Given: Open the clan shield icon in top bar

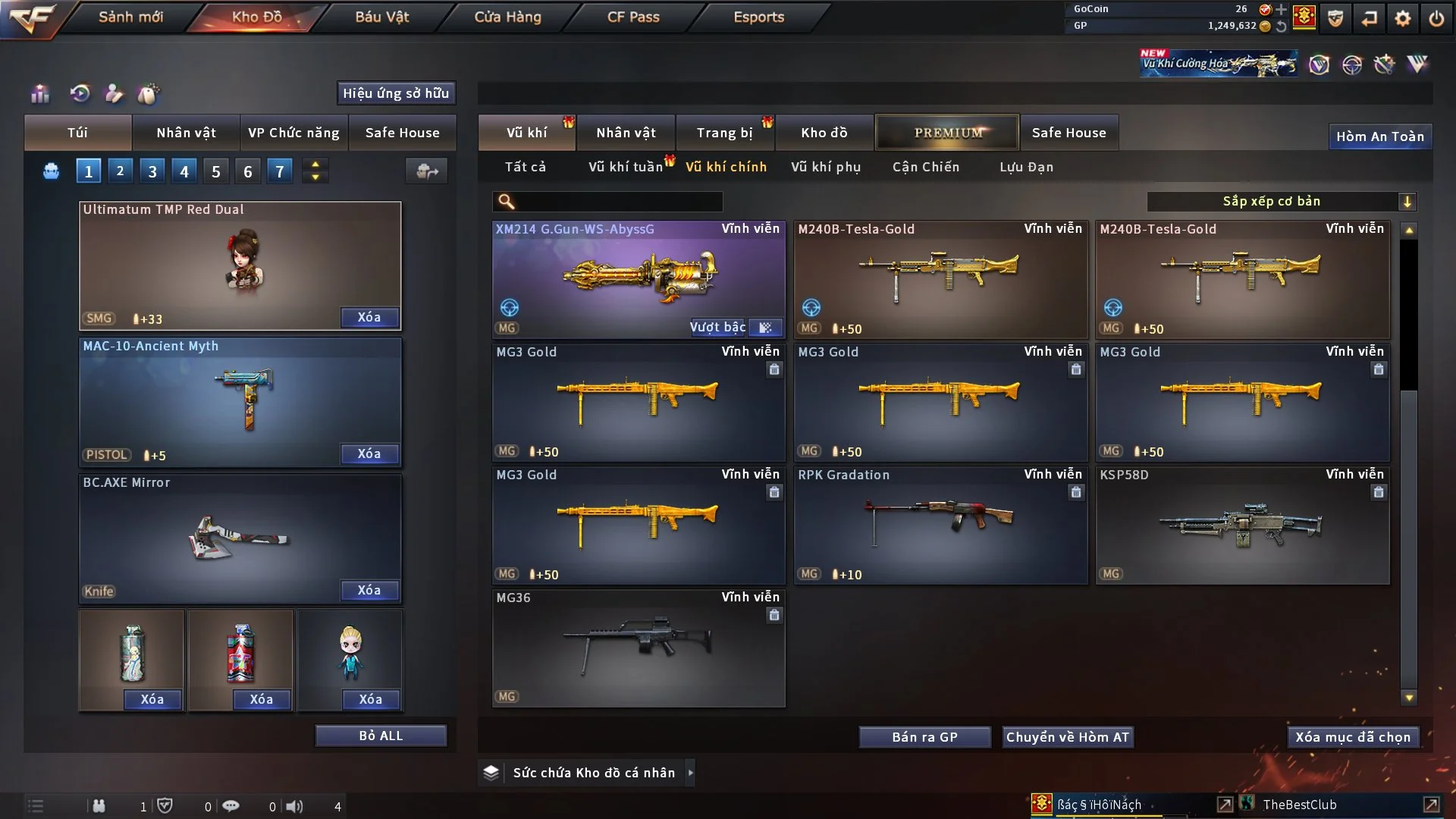Looking at the screenshot, I should point(1335,18).
